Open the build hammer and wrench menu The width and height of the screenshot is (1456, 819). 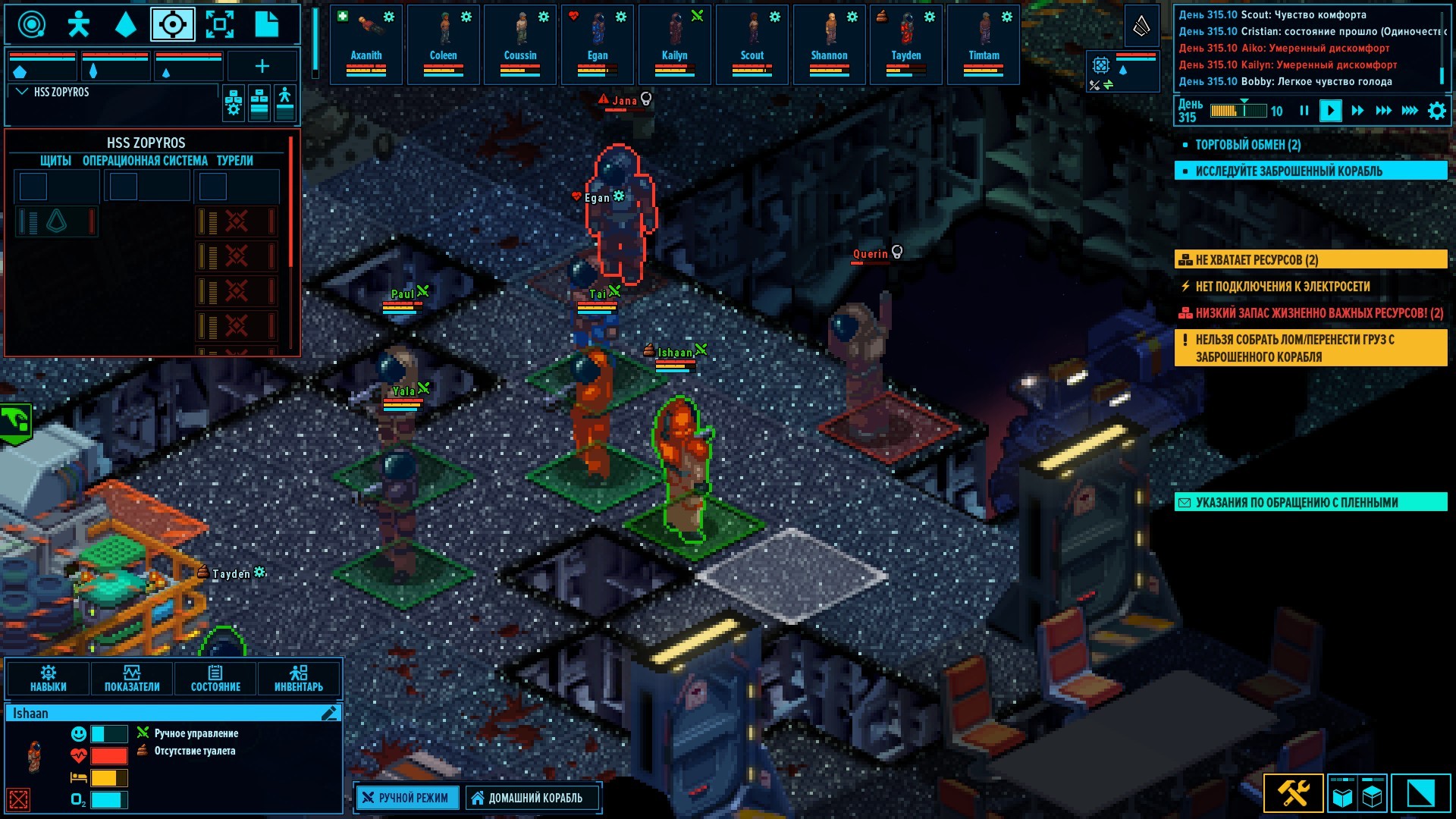pyautogui.click(x=1294, y=793)
